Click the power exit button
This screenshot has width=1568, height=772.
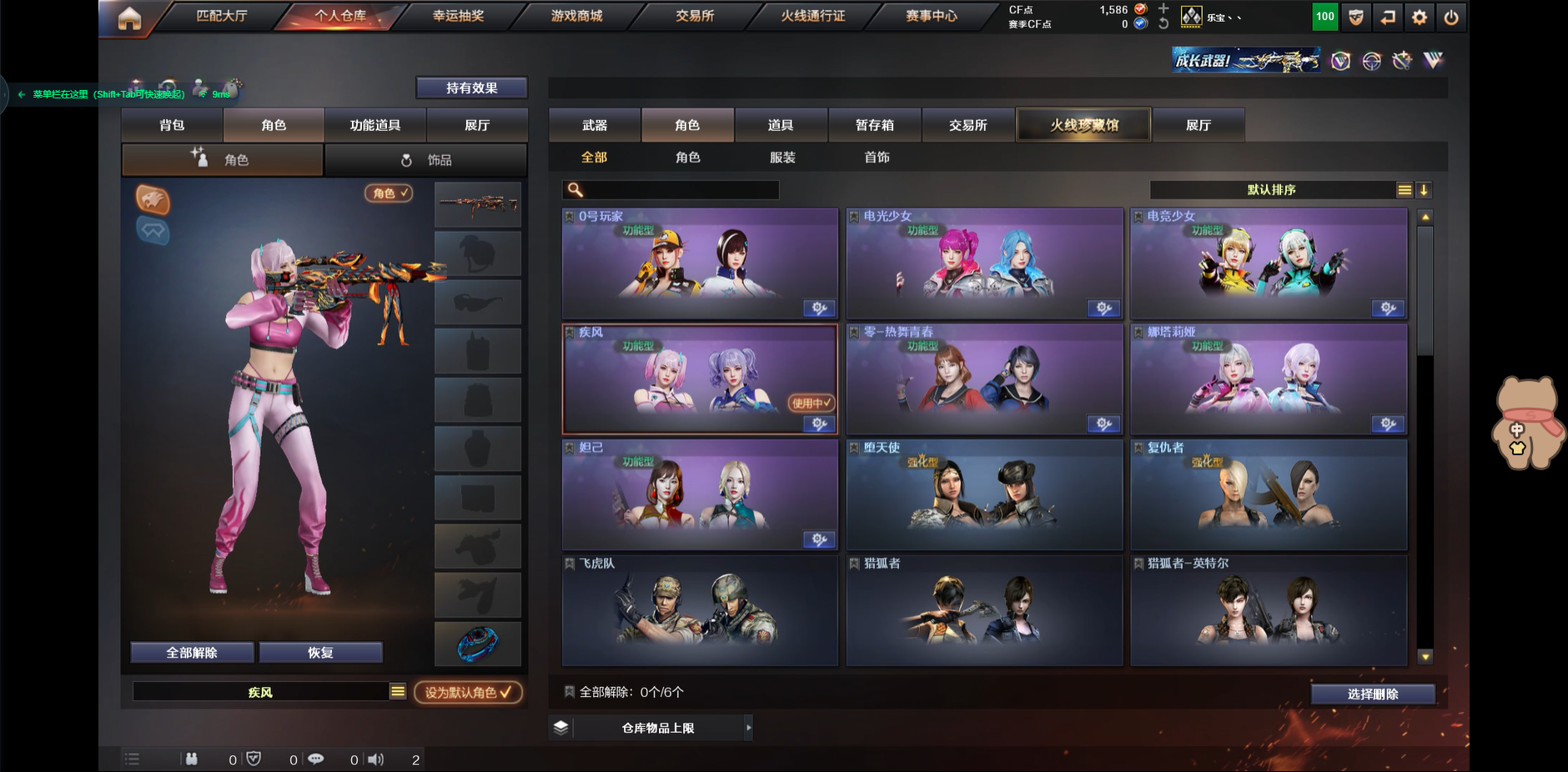[1451, 18]
